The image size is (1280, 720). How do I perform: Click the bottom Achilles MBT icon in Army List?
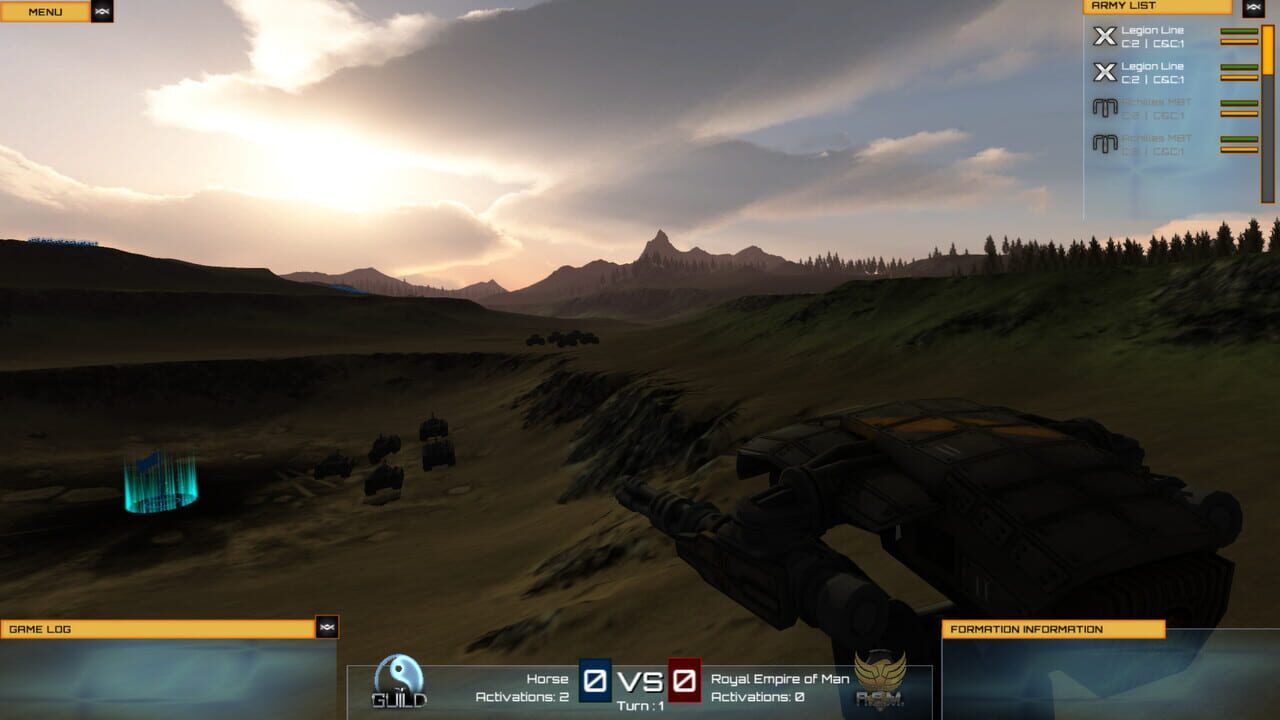(1105, 143)
